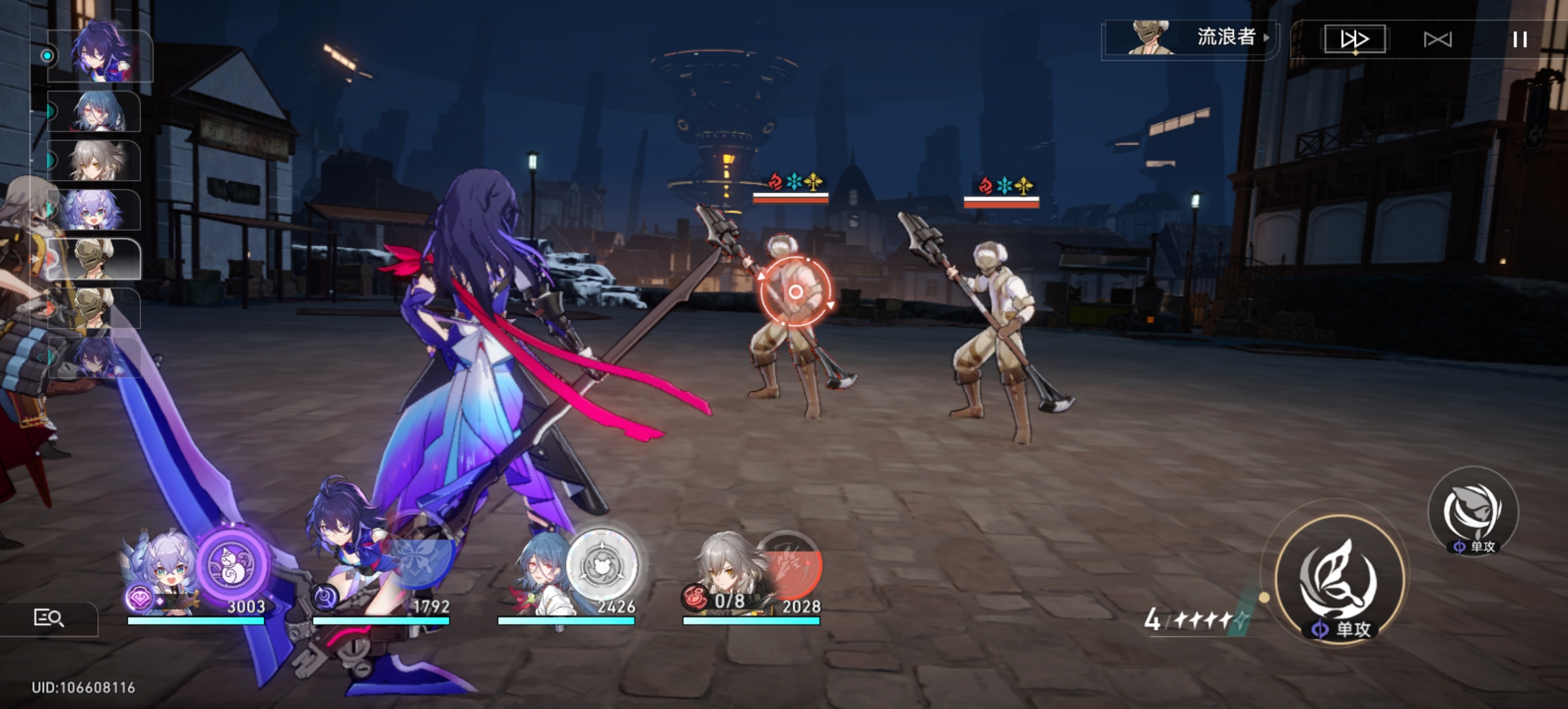This screenshot has width=1568, height=709.
Task: Use the large gold-ringed 单攻 attack button
Action: [1339, 579]
